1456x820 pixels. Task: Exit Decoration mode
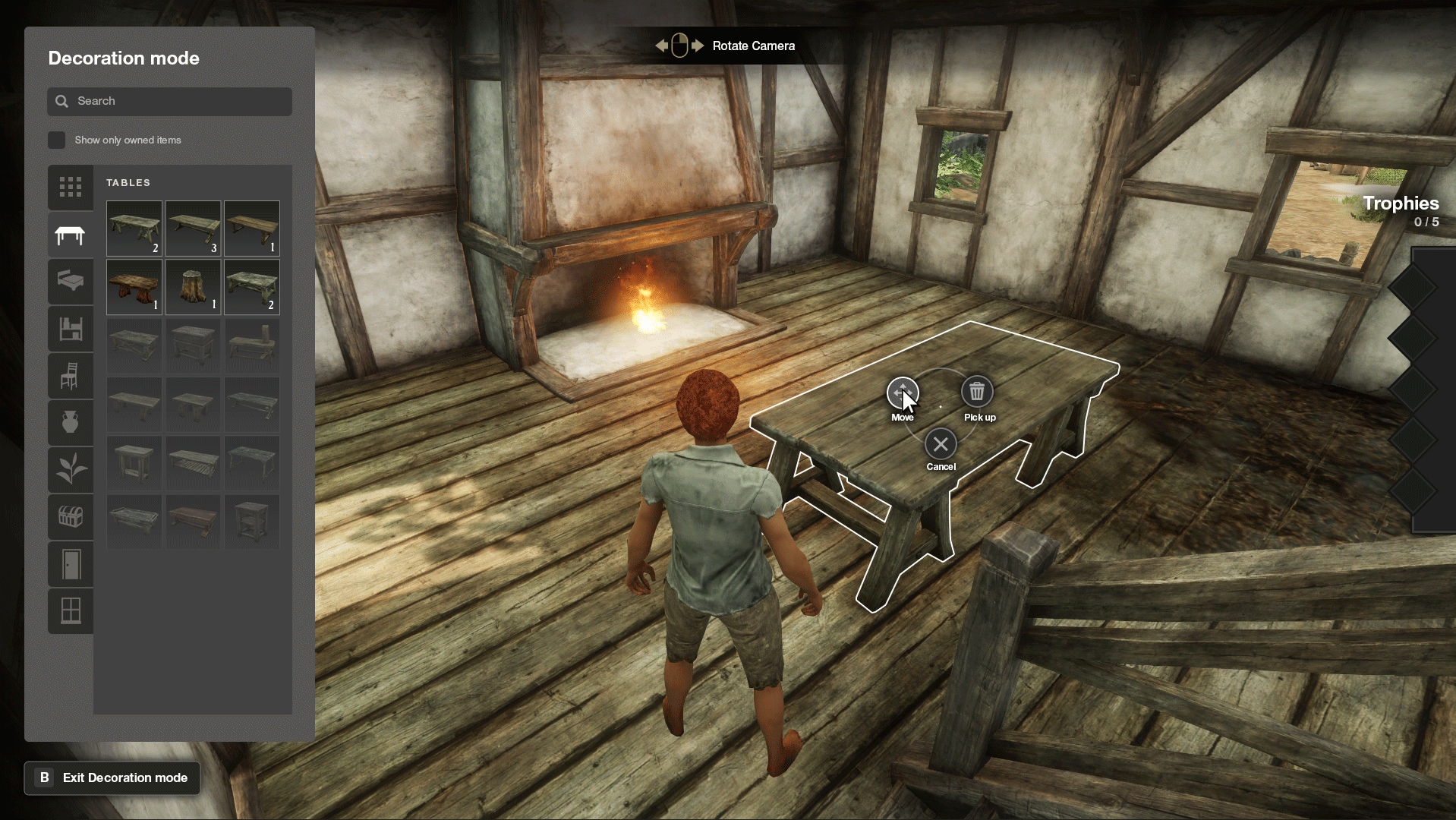tap(112, 778)
